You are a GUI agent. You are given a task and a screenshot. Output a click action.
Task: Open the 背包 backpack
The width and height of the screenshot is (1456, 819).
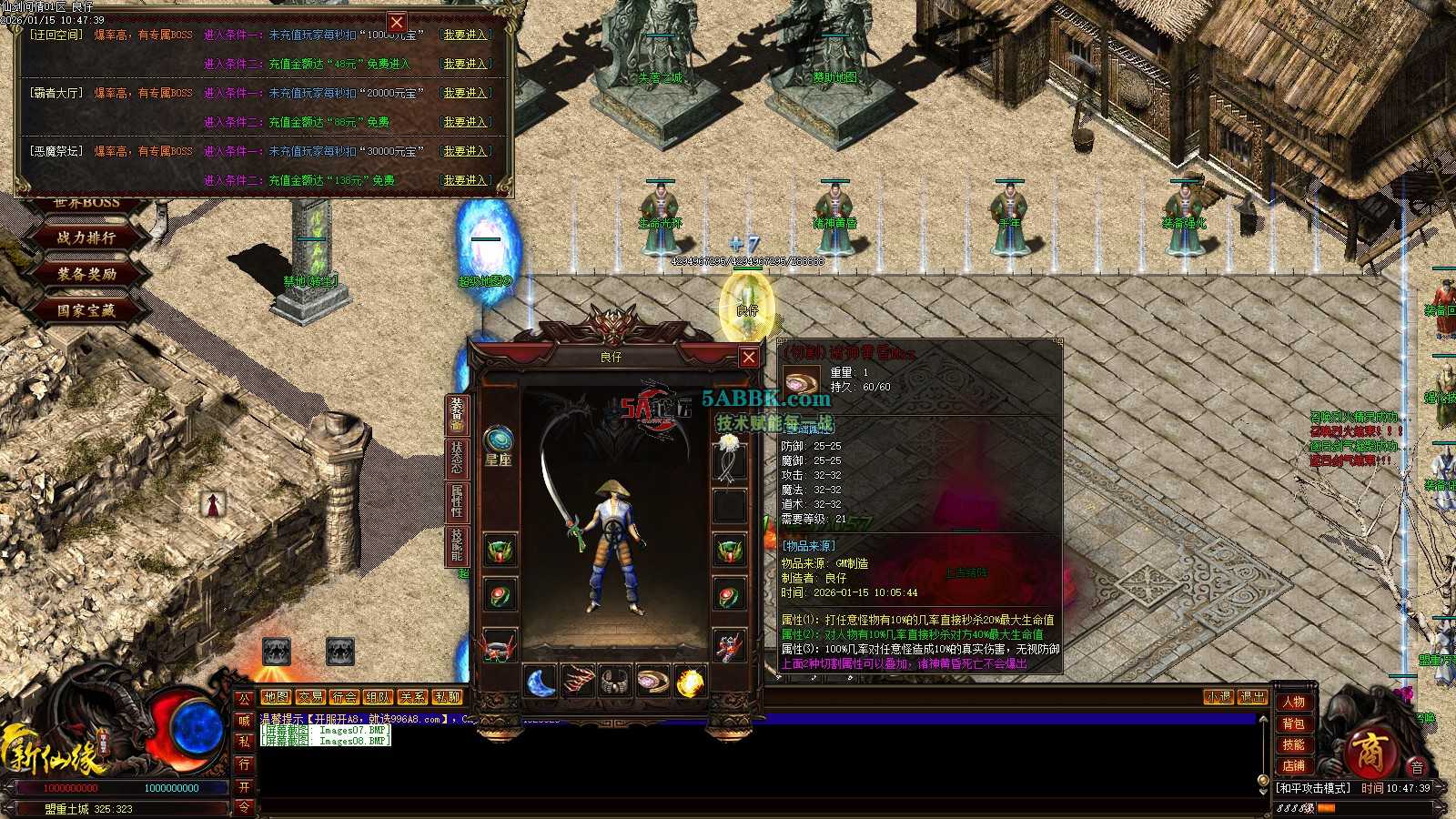pyautogui.click(x=1293, y=723)
